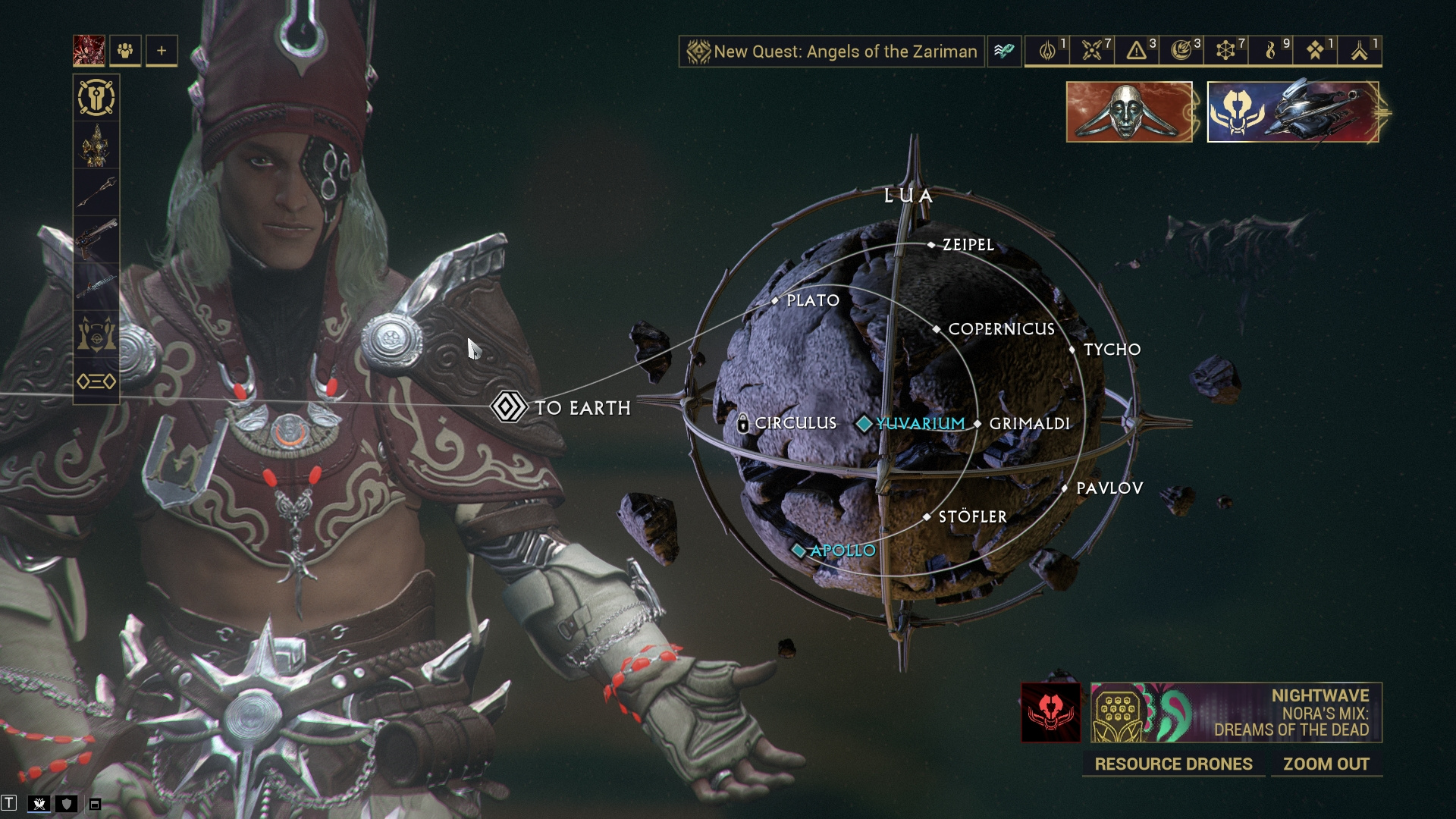The image size is (1456, 819).
Task: Select the staff weapon loadout slot
Action: coord(96,192)
